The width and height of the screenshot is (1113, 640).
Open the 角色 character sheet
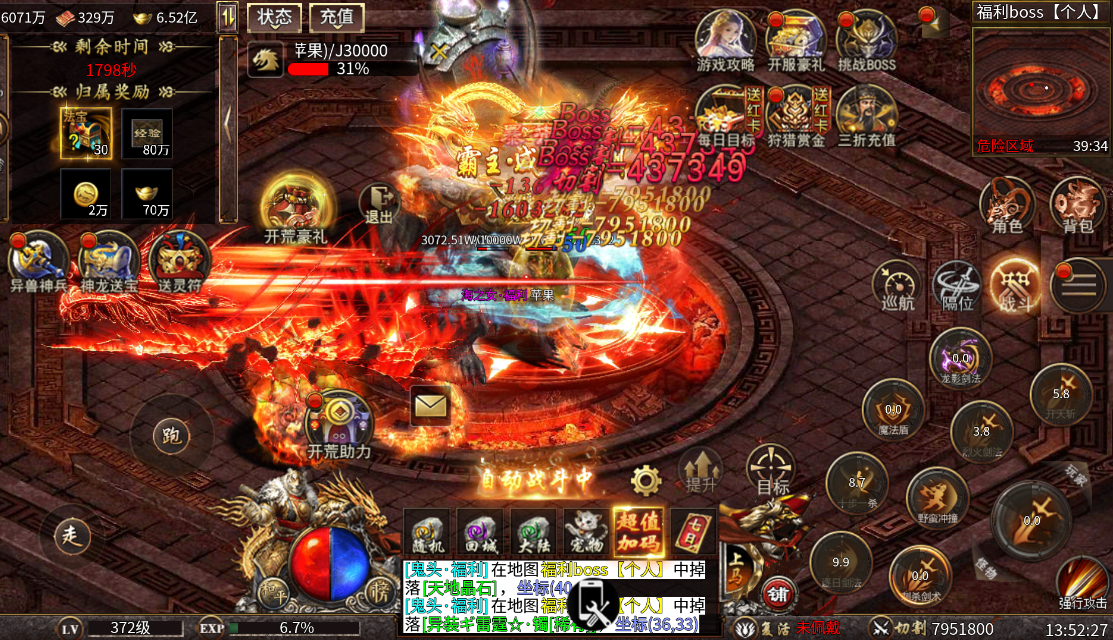[x=1007, y=204]
